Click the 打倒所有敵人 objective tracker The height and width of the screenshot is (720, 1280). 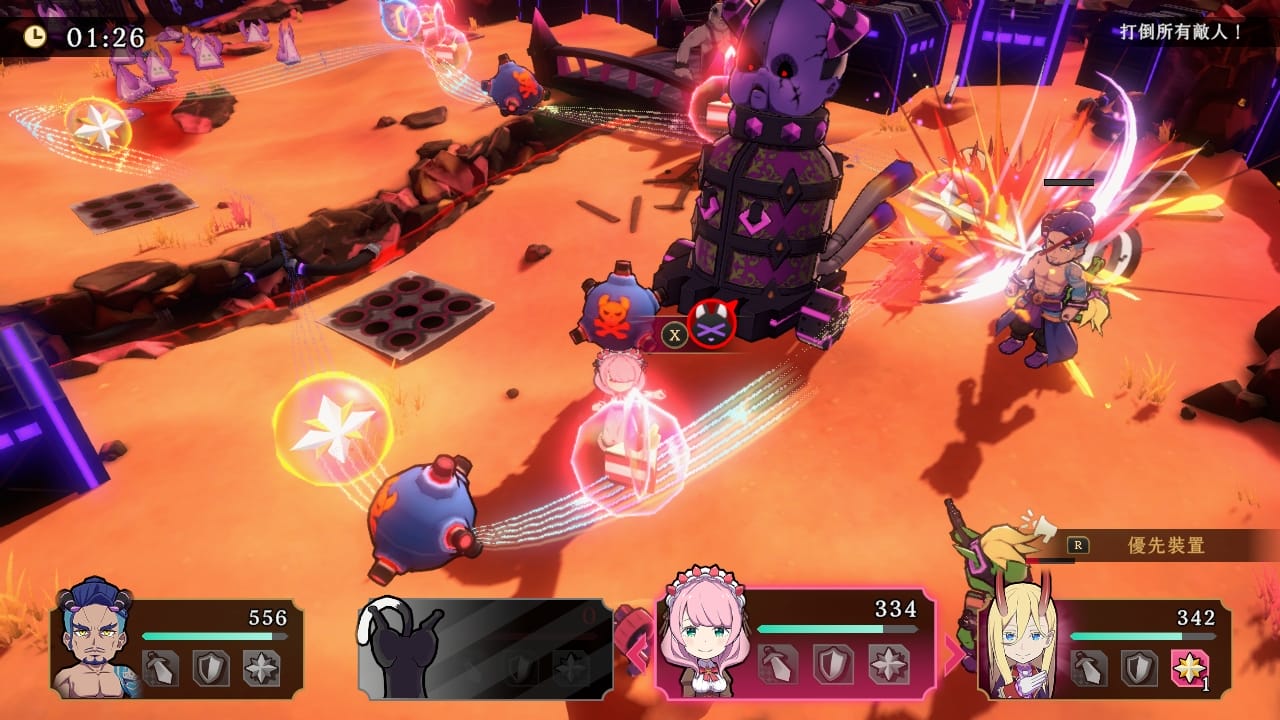(1181, 32)
